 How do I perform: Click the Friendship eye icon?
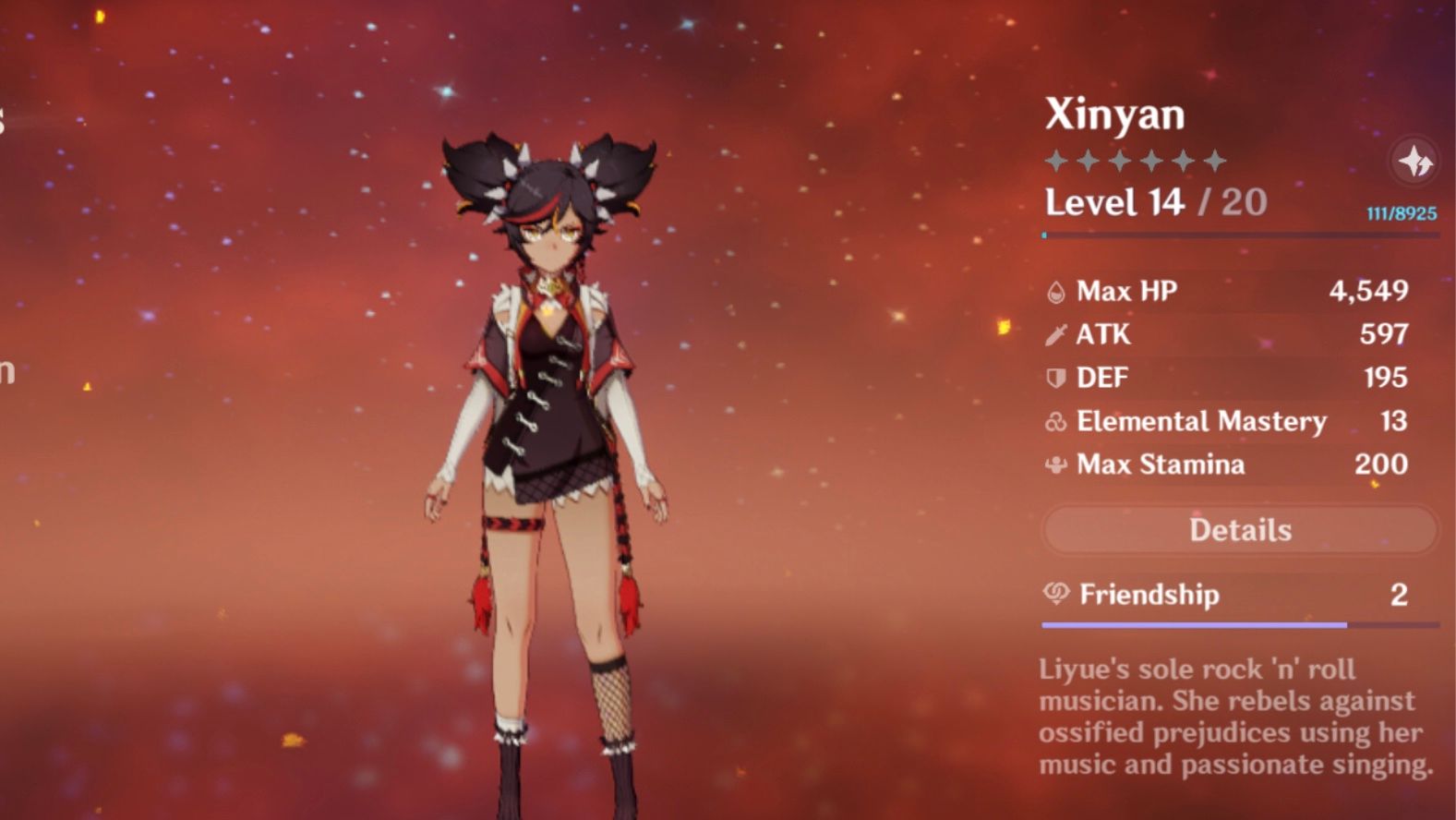pyautogui.click(x=1055, y=596)
